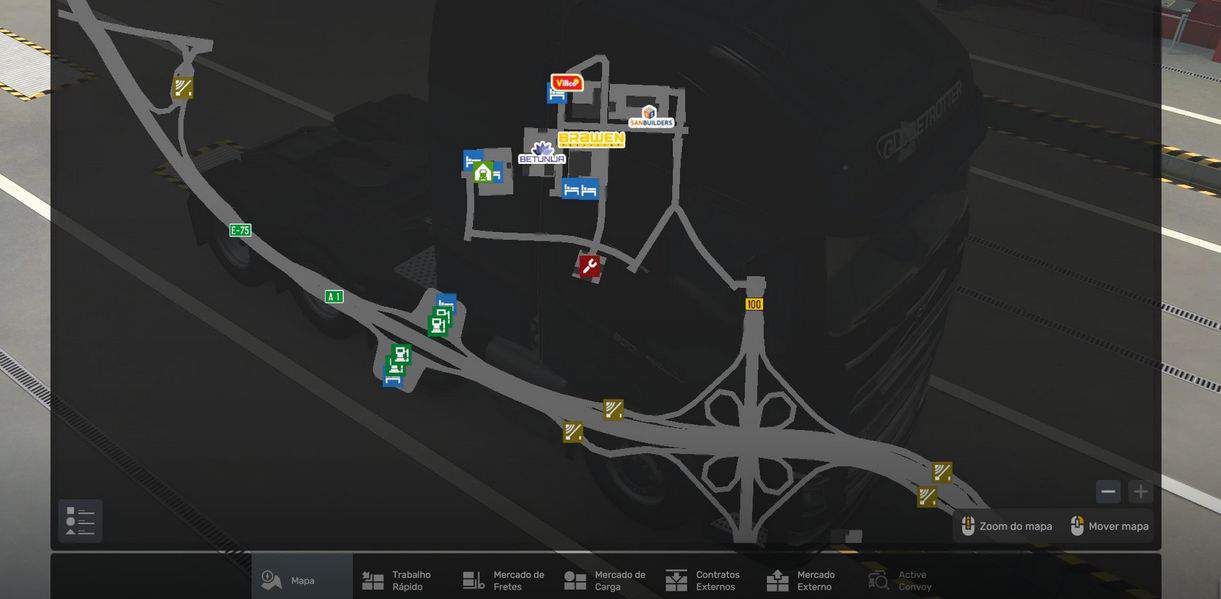
Task: Select the green garage house marker
Action: click(483, 172)
